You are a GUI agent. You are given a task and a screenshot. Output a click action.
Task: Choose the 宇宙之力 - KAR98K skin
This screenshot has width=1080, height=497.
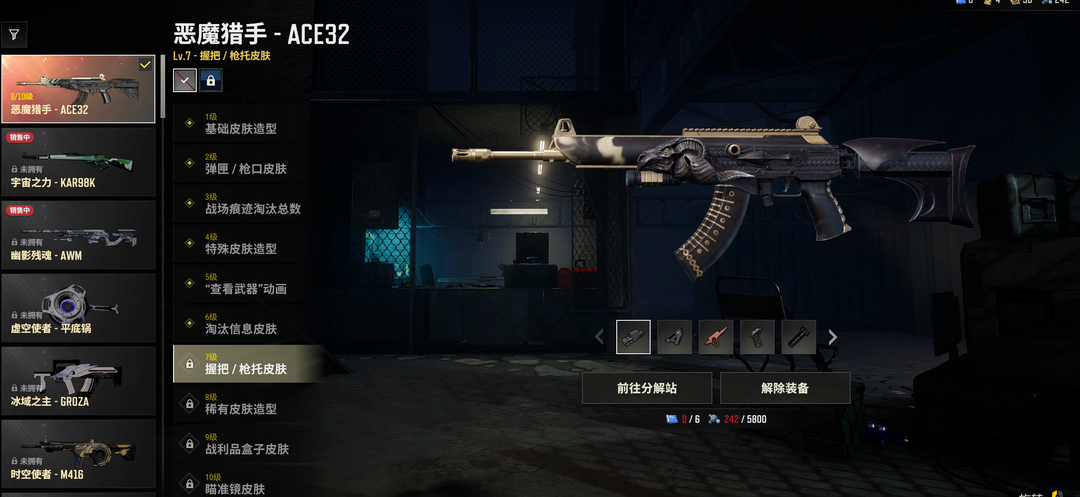78,163
